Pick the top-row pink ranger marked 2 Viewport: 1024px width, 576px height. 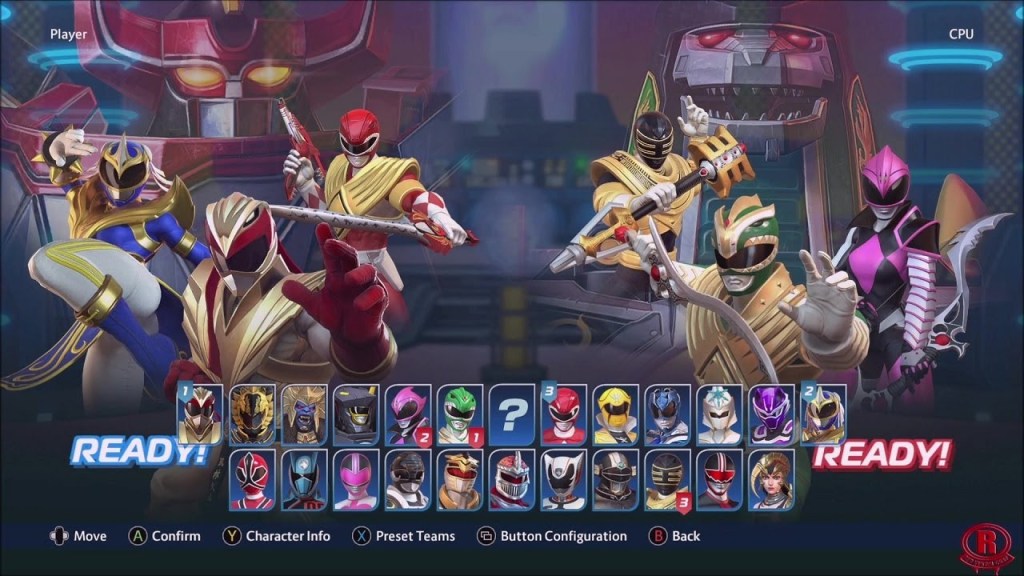409,413
